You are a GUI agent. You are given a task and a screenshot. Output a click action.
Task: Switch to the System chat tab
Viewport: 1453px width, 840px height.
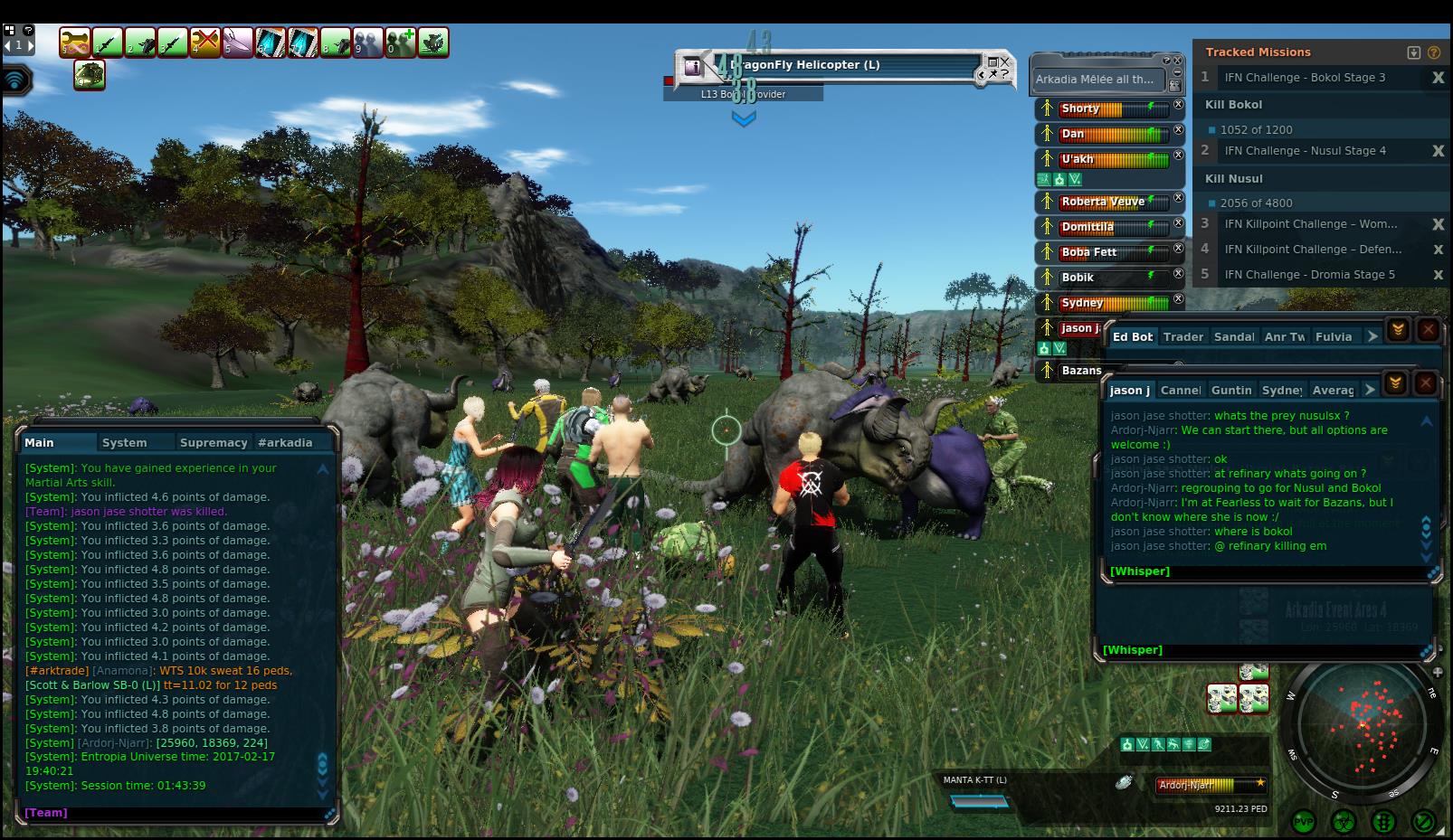(125, 442)
